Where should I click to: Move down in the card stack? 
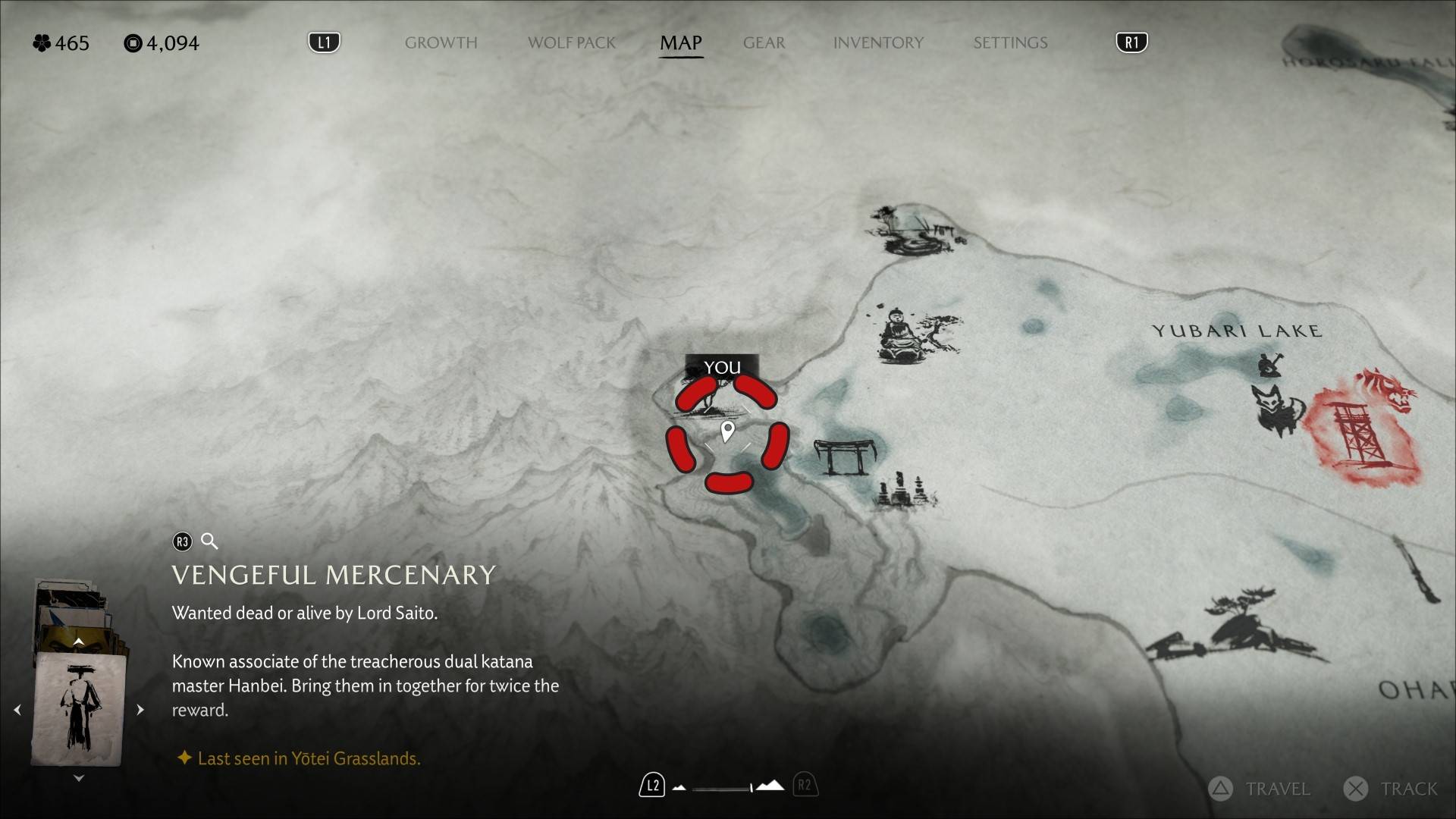coord(78,778)
